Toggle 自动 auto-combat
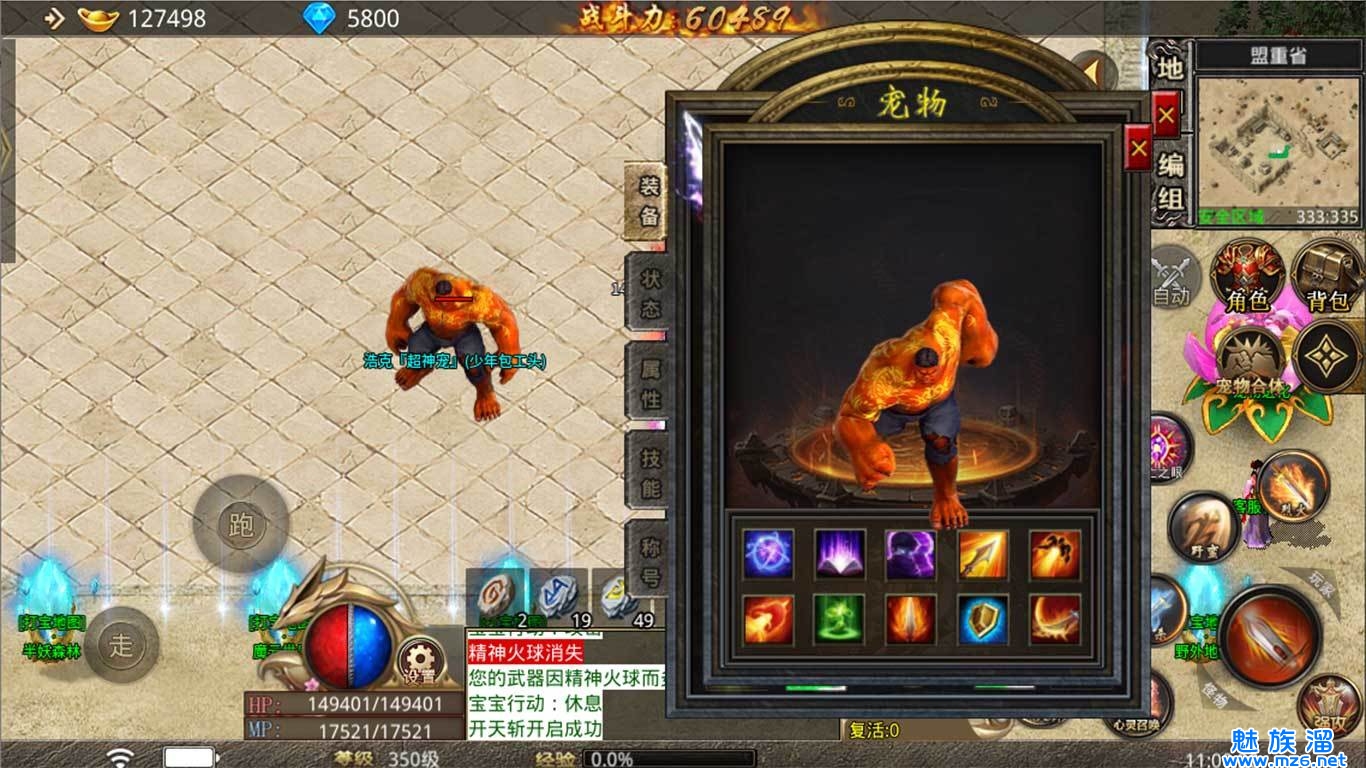Screen dimensions: 1366x768 1171,276
